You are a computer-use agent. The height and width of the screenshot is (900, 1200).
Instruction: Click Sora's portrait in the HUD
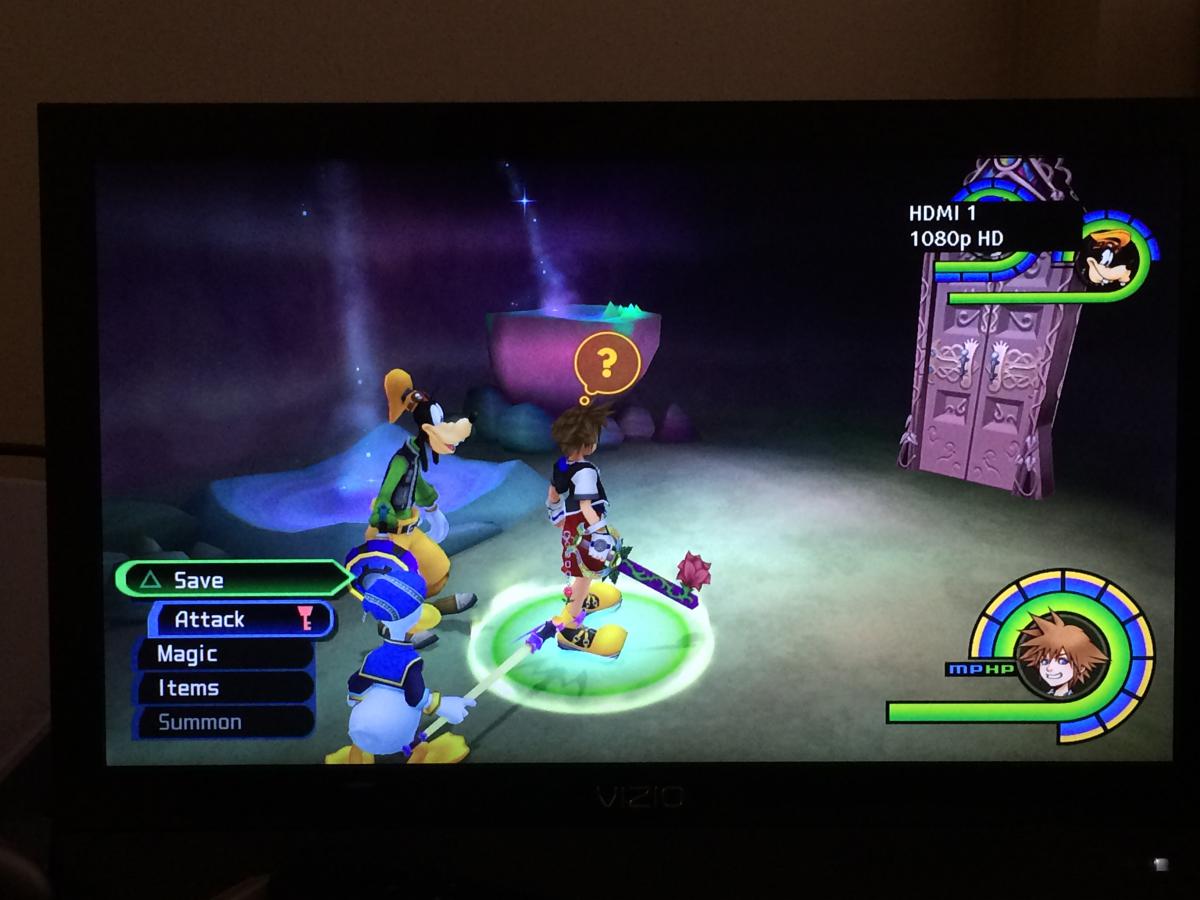point(1061,655)
